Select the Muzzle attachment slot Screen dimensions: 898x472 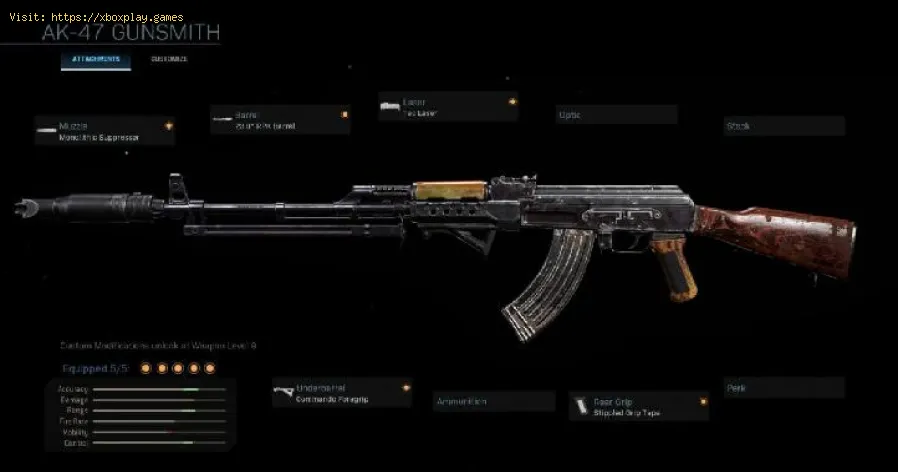pyautogui.click(x=104, y=131)
